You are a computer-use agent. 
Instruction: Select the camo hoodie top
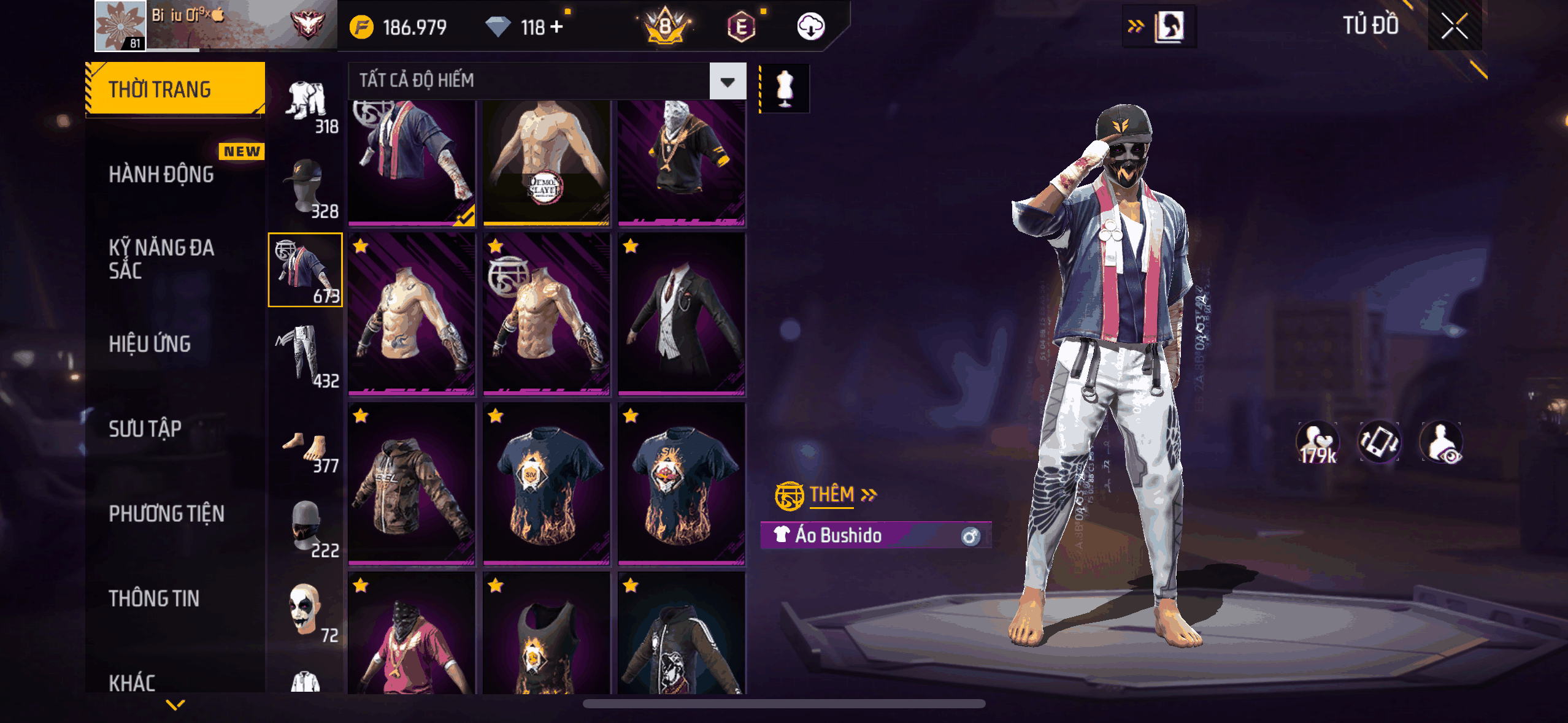click(412, 483)
